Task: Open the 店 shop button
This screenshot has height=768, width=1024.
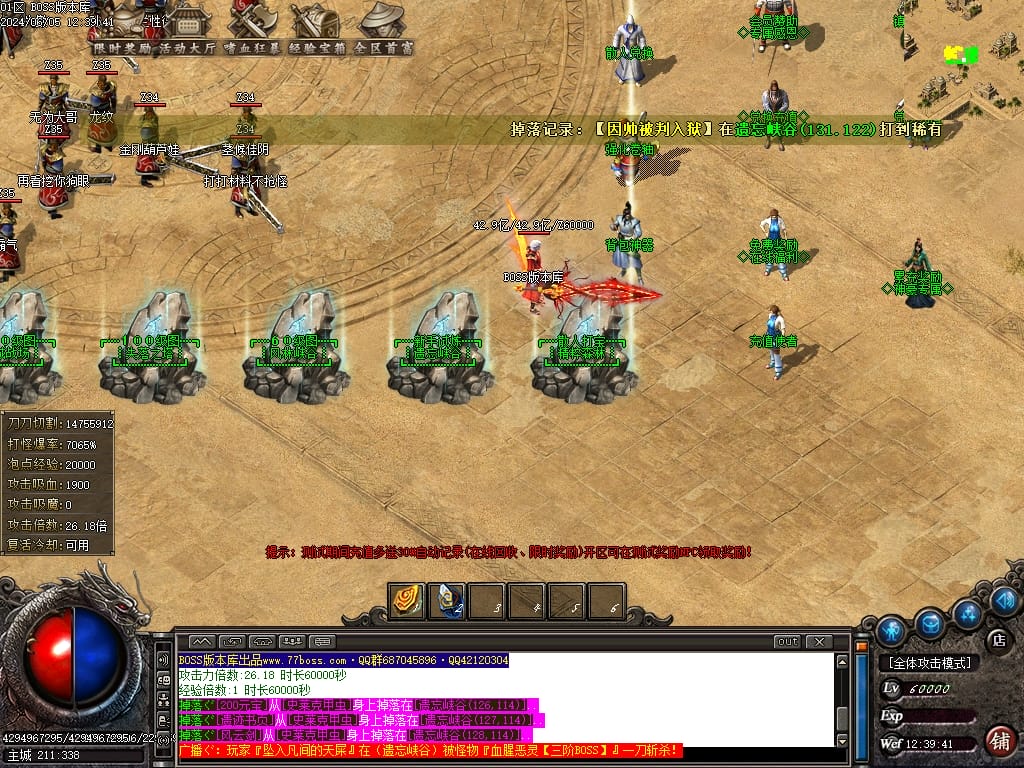Action: click(997, 639)
